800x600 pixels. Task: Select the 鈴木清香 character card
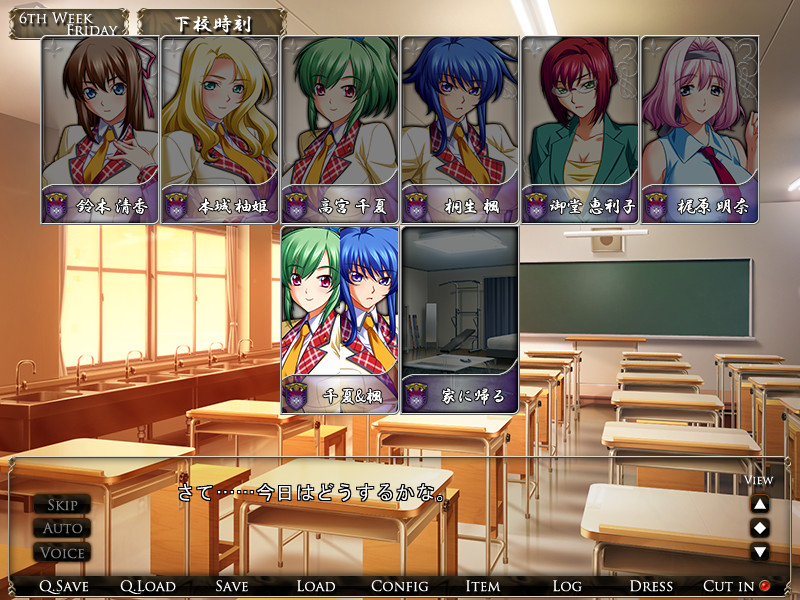pyautogui.click(x=100, y=130)
